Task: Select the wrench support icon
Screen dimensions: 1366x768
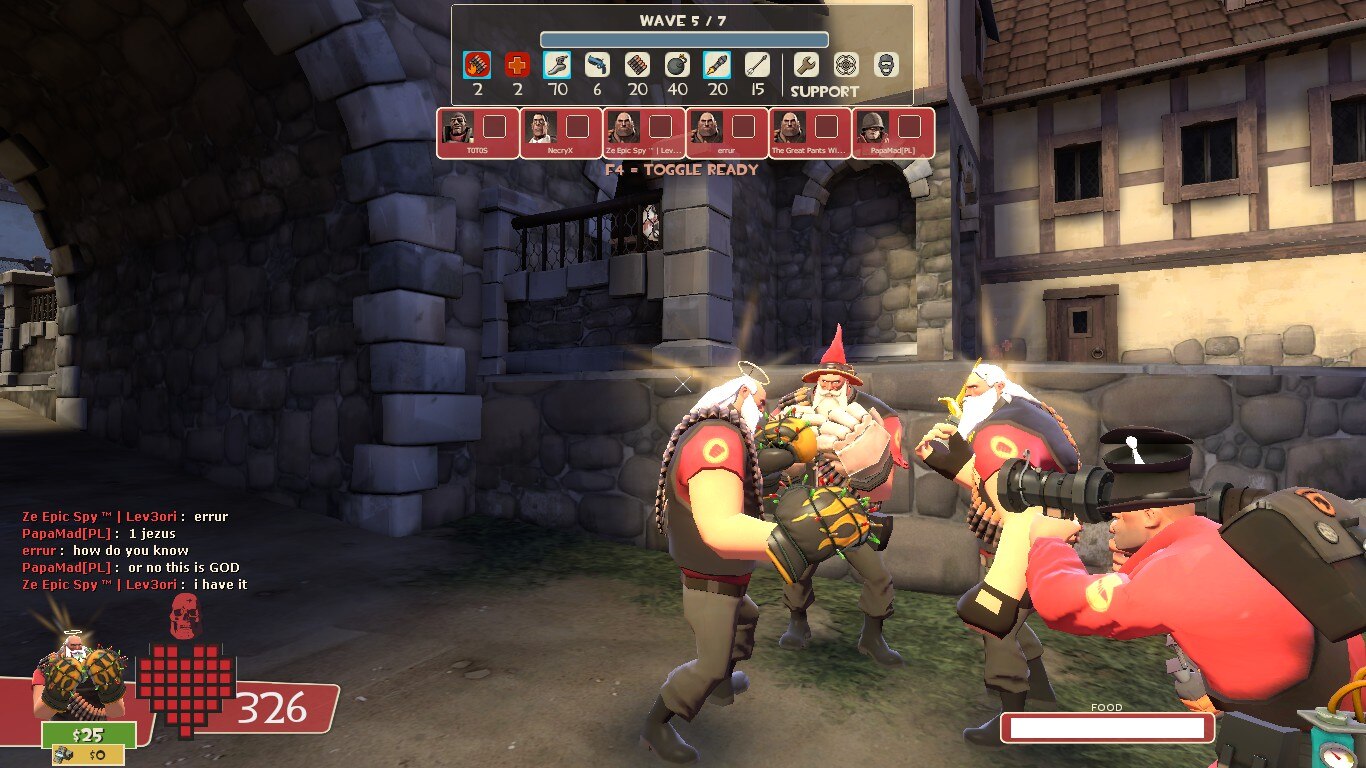Action: (806, 66)
